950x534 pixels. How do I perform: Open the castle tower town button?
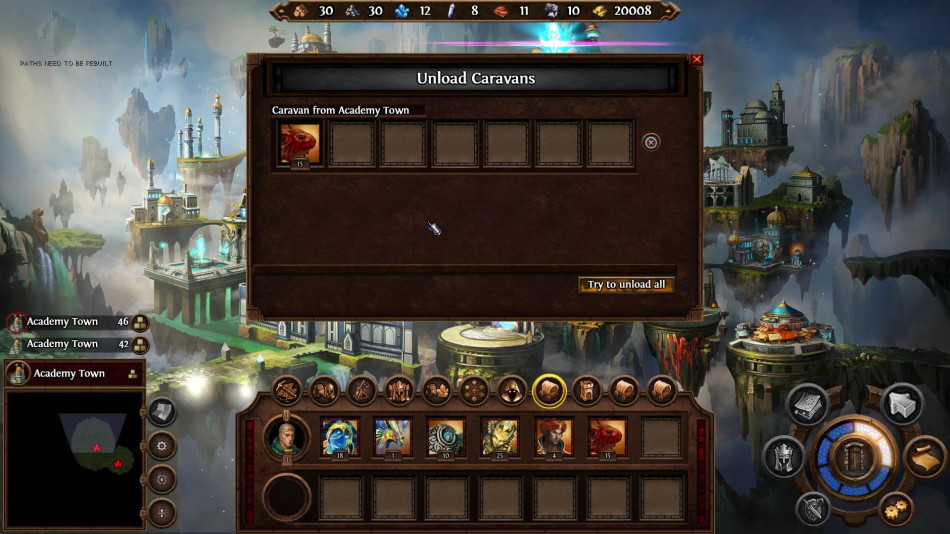point(587,391)
